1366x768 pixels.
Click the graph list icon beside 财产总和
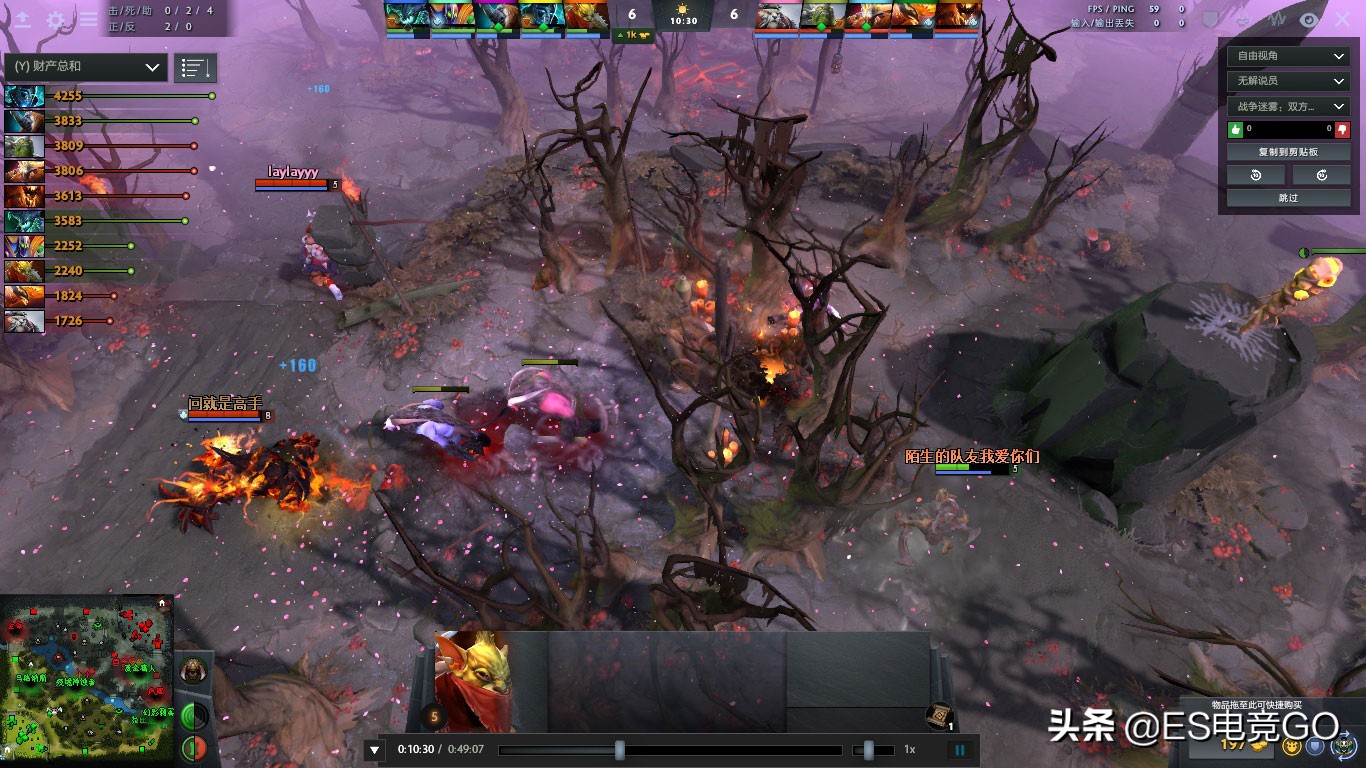click(195, 67)
